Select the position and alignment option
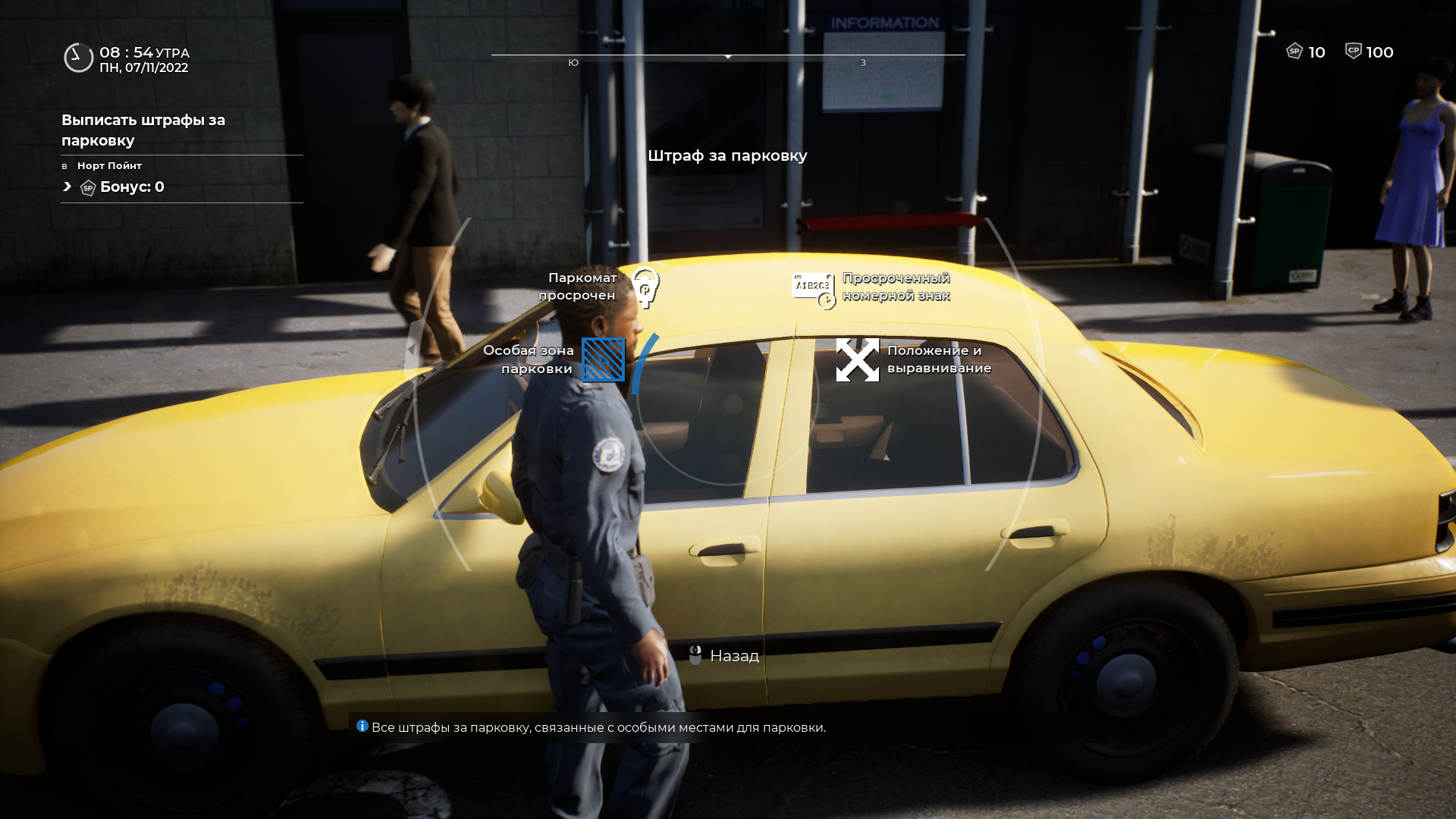Image resolution: width=1456 pixels, height=819 pixels. pyautogui.click(x=858, y=359)
